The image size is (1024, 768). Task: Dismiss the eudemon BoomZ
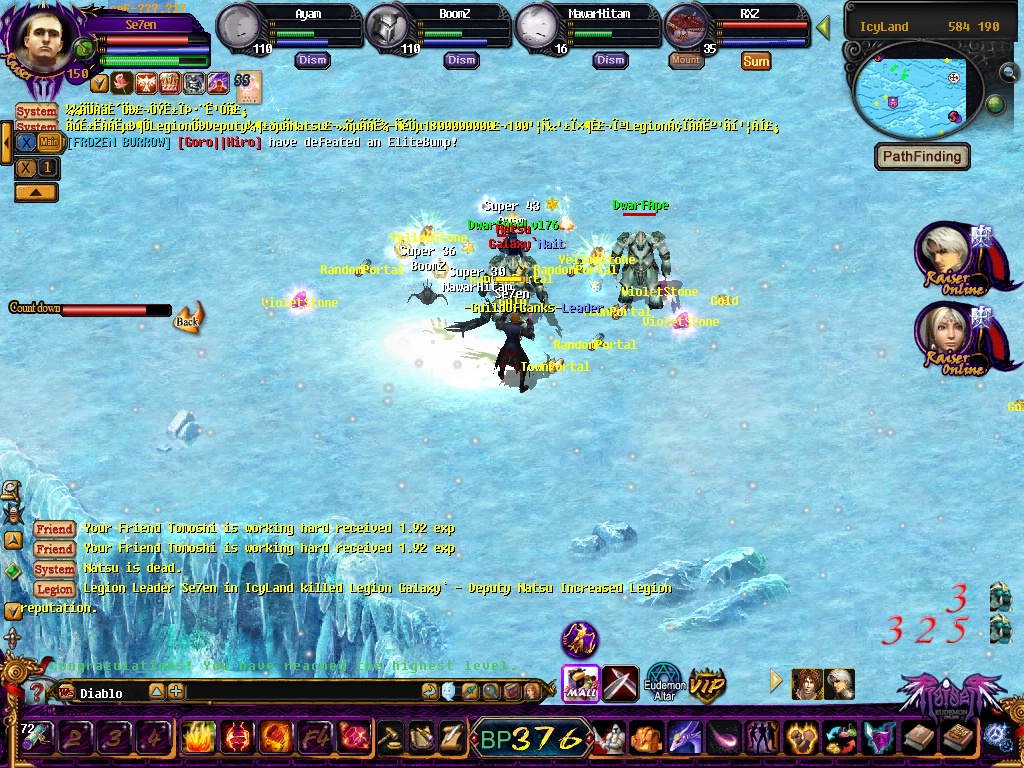pos(461,60)
